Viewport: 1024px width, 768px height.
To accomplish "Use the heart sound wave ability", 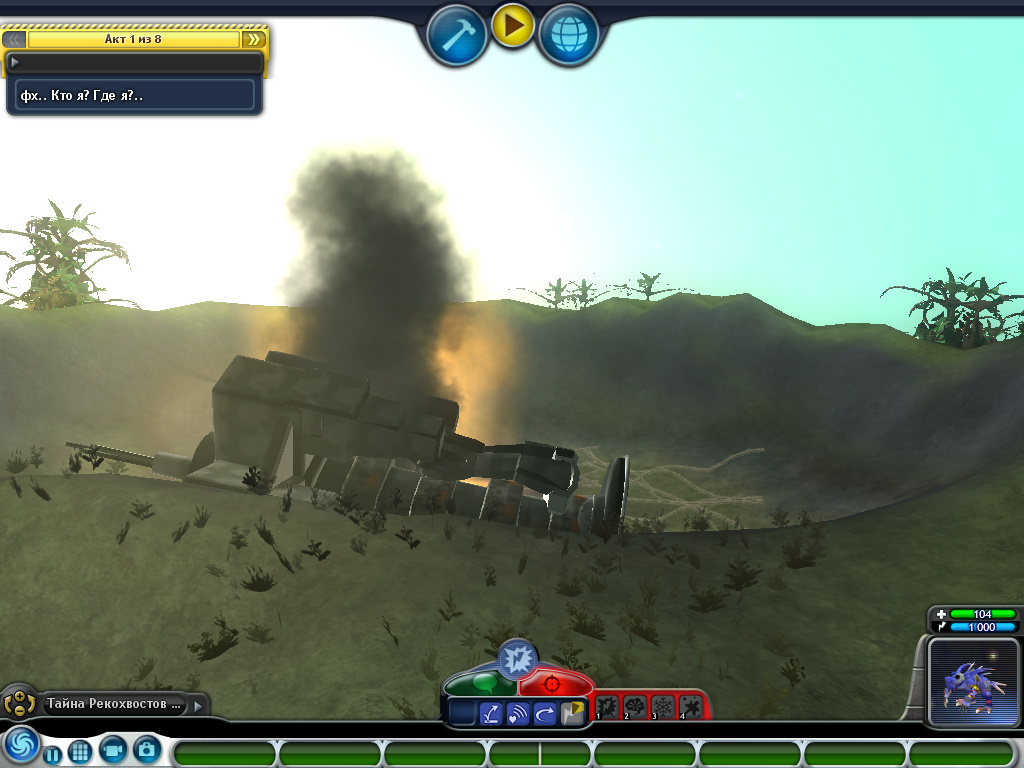I will (x=518, y=713).
